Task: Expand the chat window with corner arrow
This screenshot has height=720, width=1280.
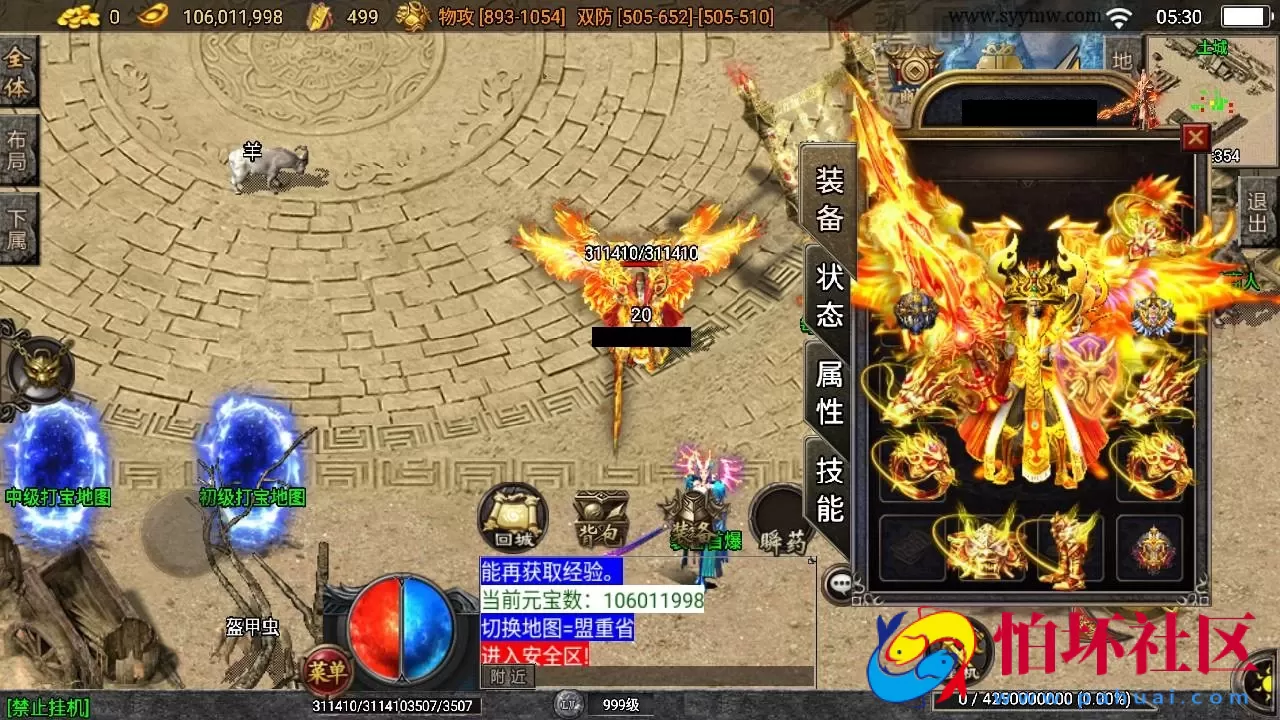Action: (813, 560)
